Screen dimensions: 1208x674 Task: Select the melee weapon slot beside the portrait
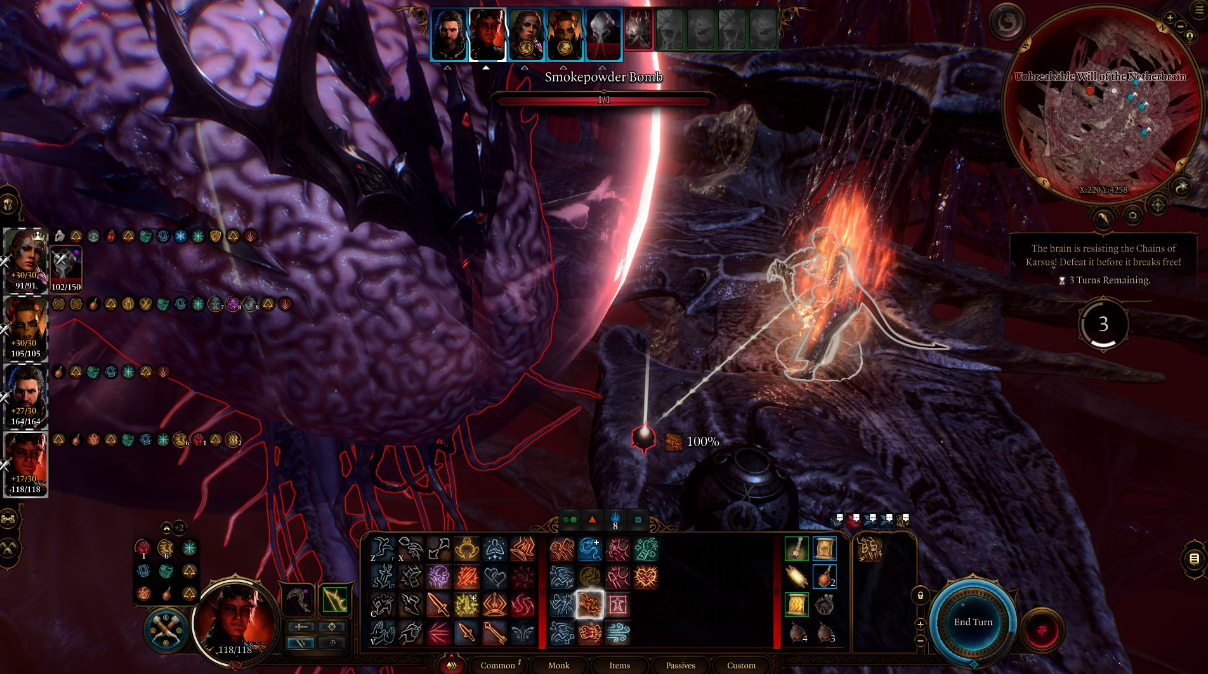point(297,600)
